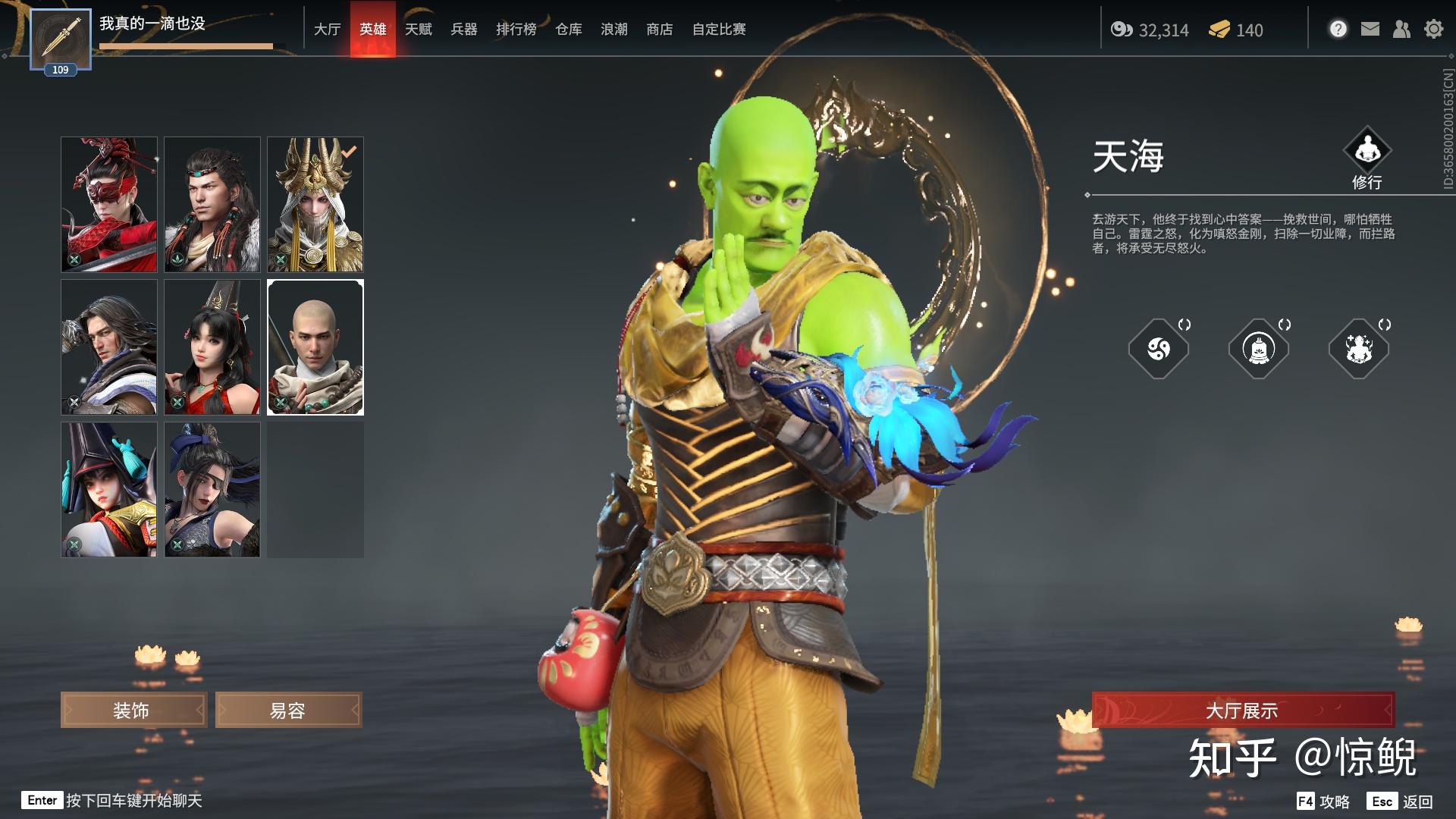Open the 自定比赛 custom match tab
The width and height of the screenshot is (1456, 819).
tap(718, 30)
